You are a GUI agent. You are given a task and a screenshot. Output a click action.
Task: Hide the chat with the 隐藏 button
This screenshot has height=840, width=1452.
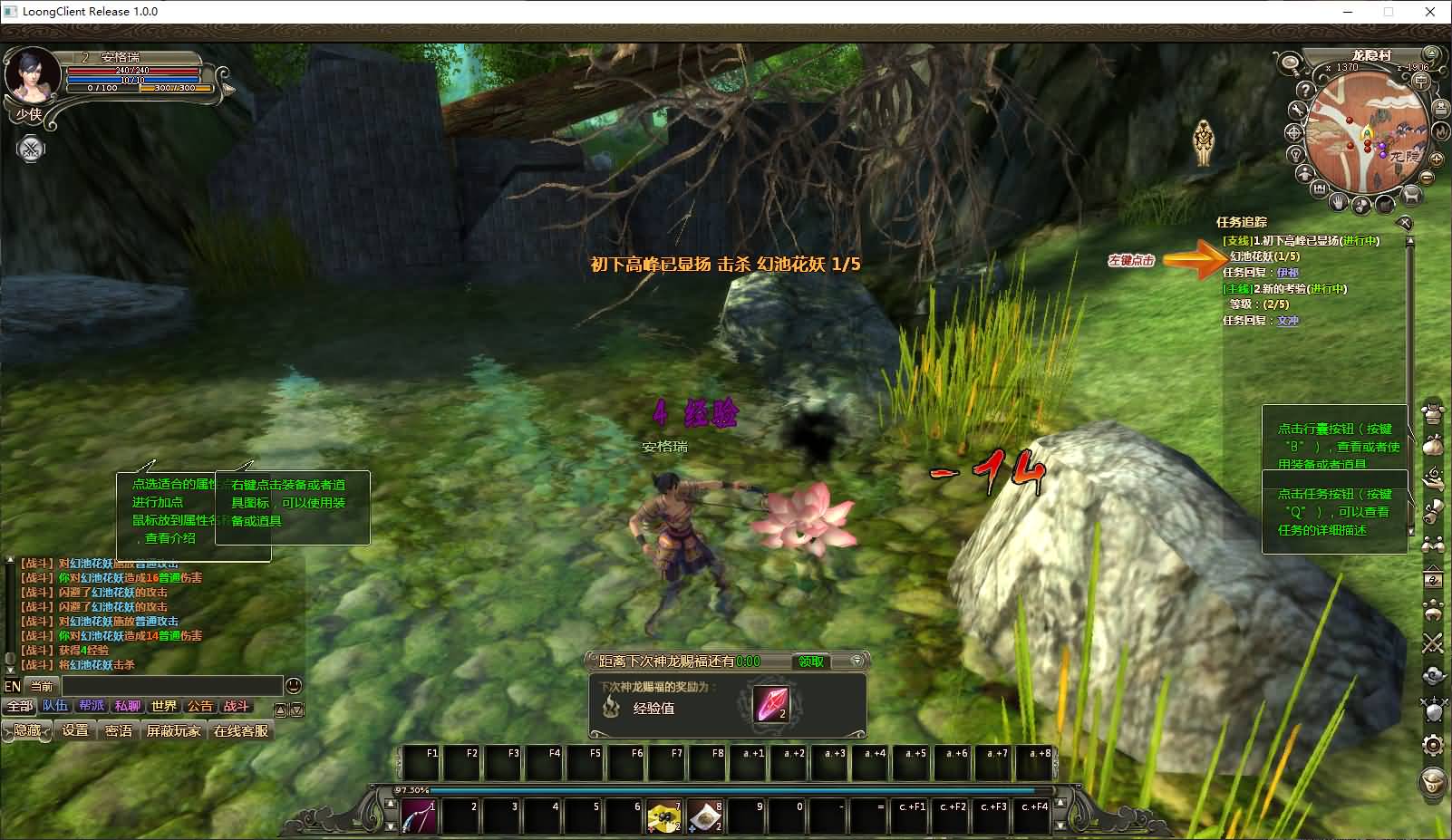[x=27, y=730]
